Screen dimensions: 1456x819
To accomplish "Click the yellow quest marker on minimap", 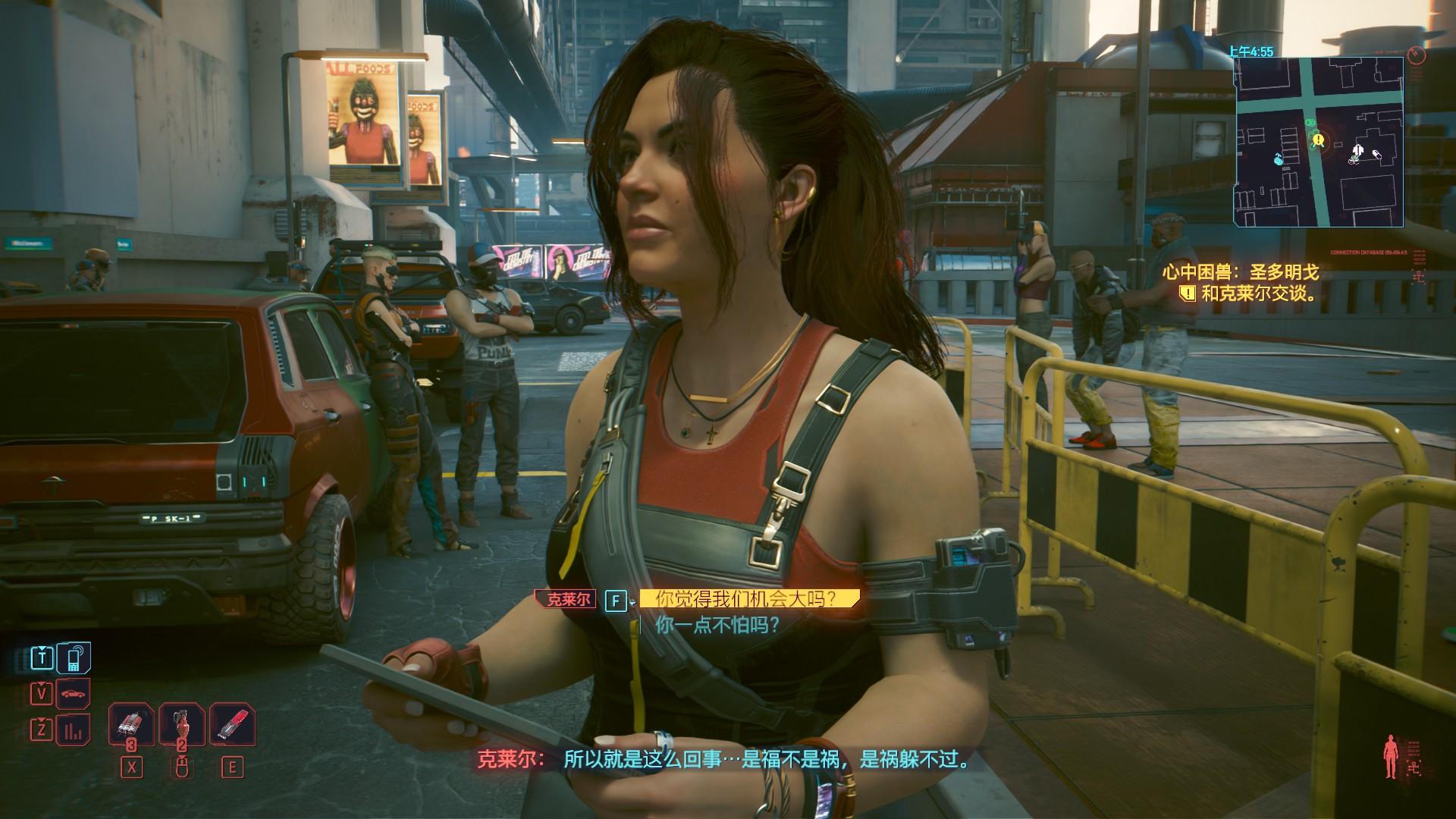I will tap(1318, 140).
